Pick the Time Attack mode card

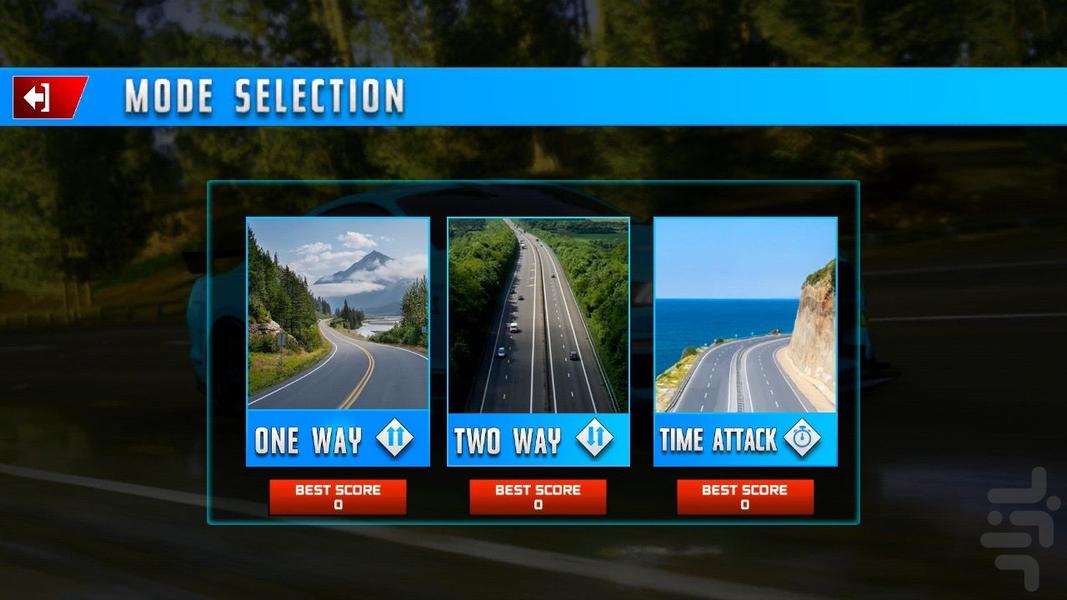point(745,341)
